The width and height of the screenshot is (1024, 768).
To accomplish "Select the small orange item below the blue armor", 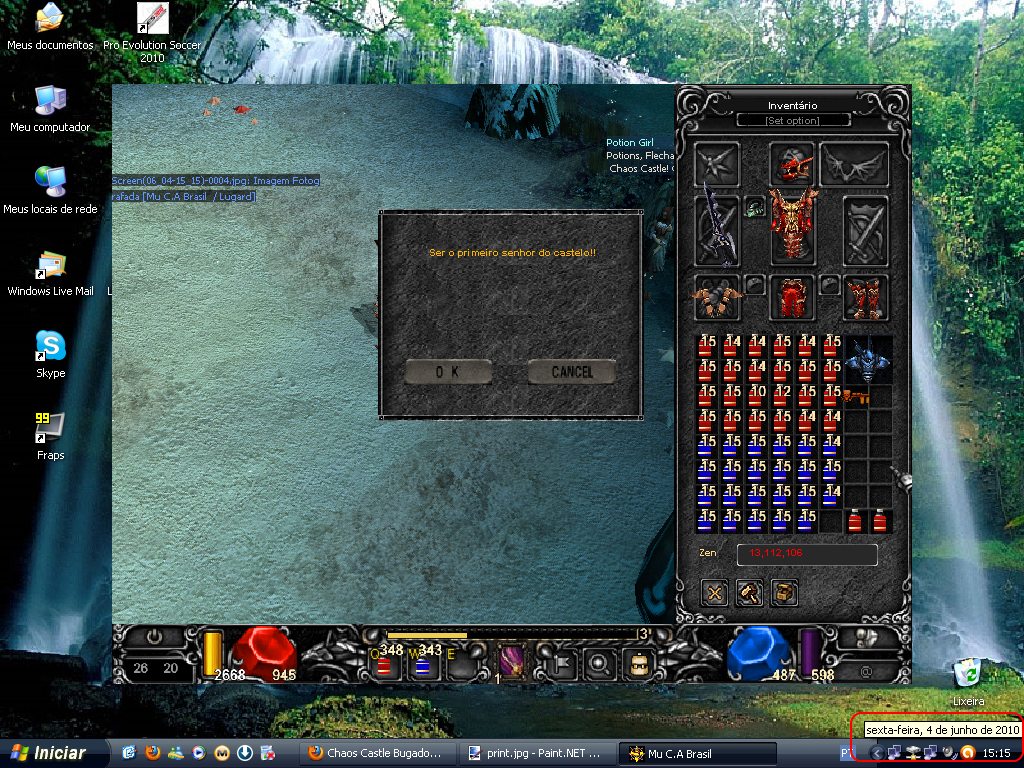I will [x=856, y=397].
